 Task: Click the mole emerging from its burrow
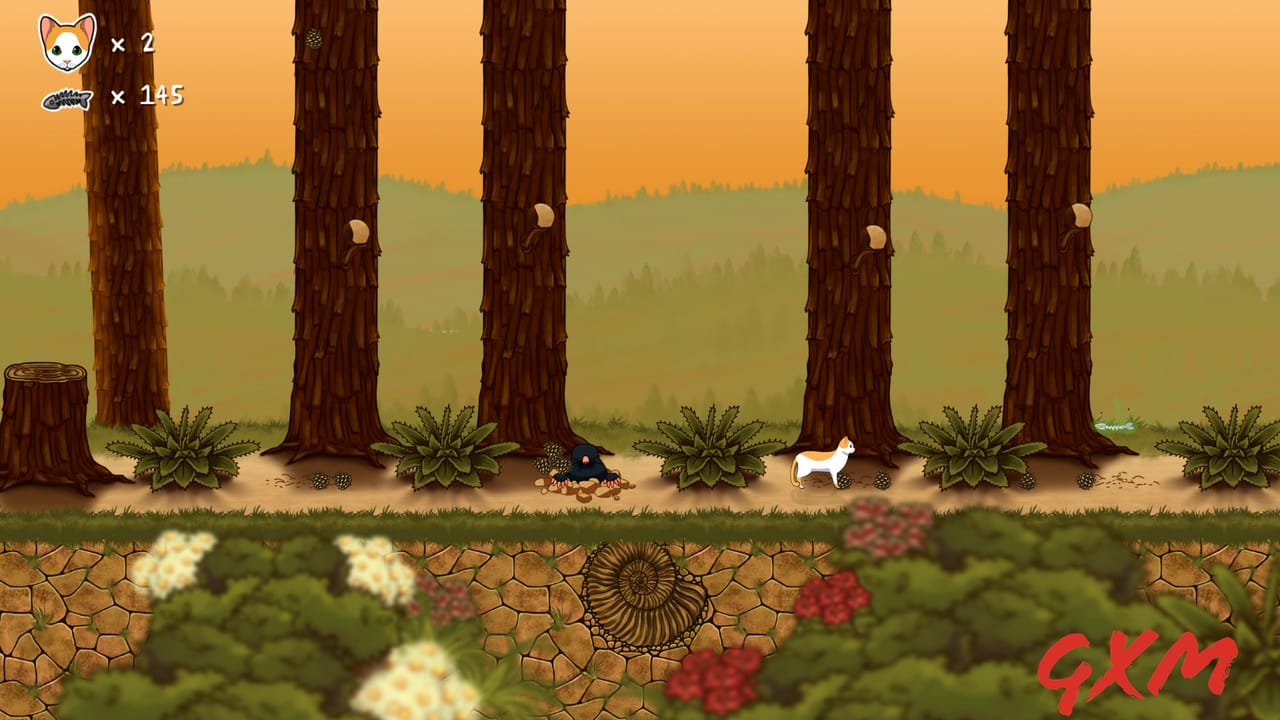(x=588, y=465)
